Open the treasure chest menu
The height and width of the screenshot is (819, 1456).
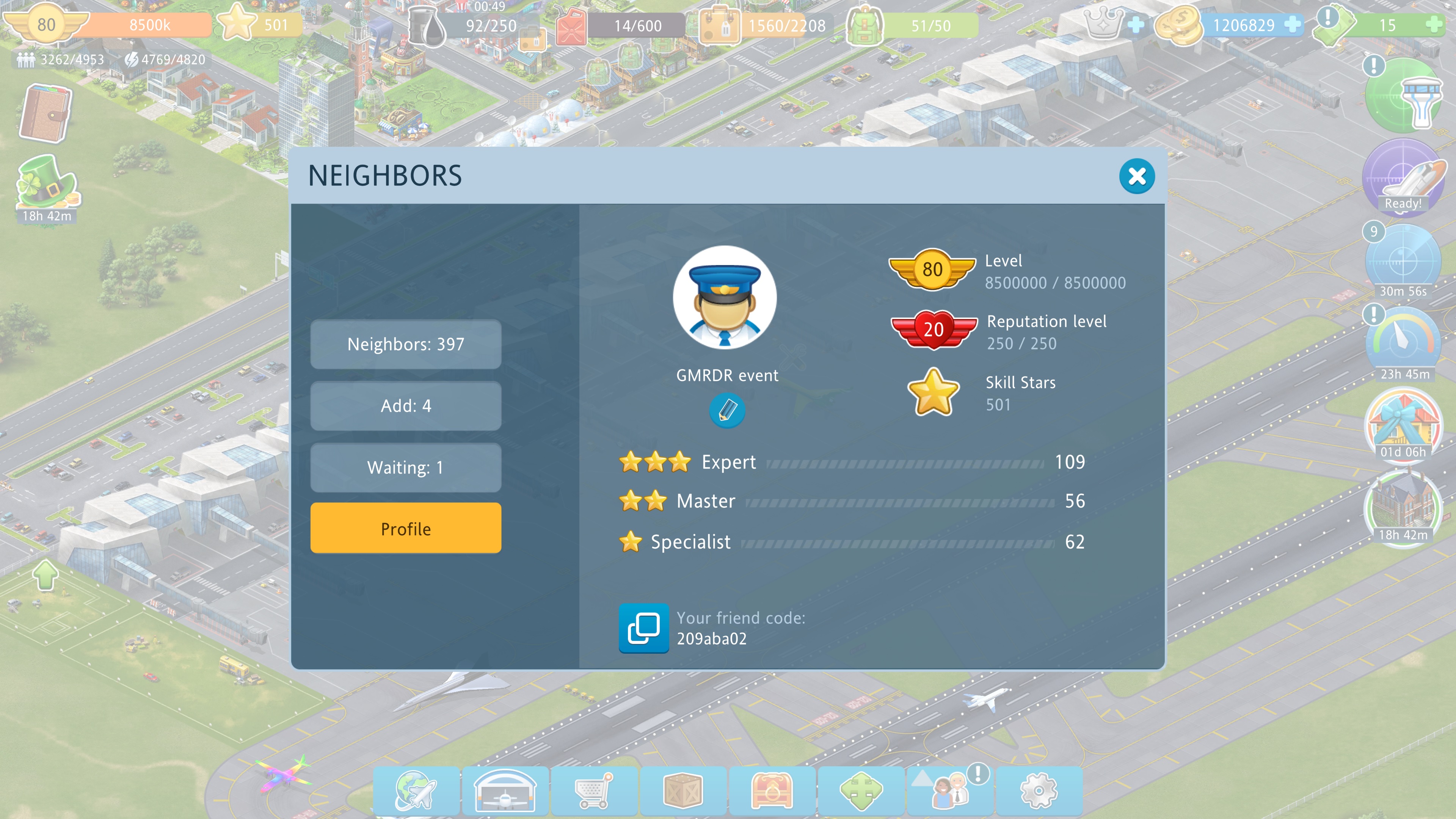pos(772,791)
